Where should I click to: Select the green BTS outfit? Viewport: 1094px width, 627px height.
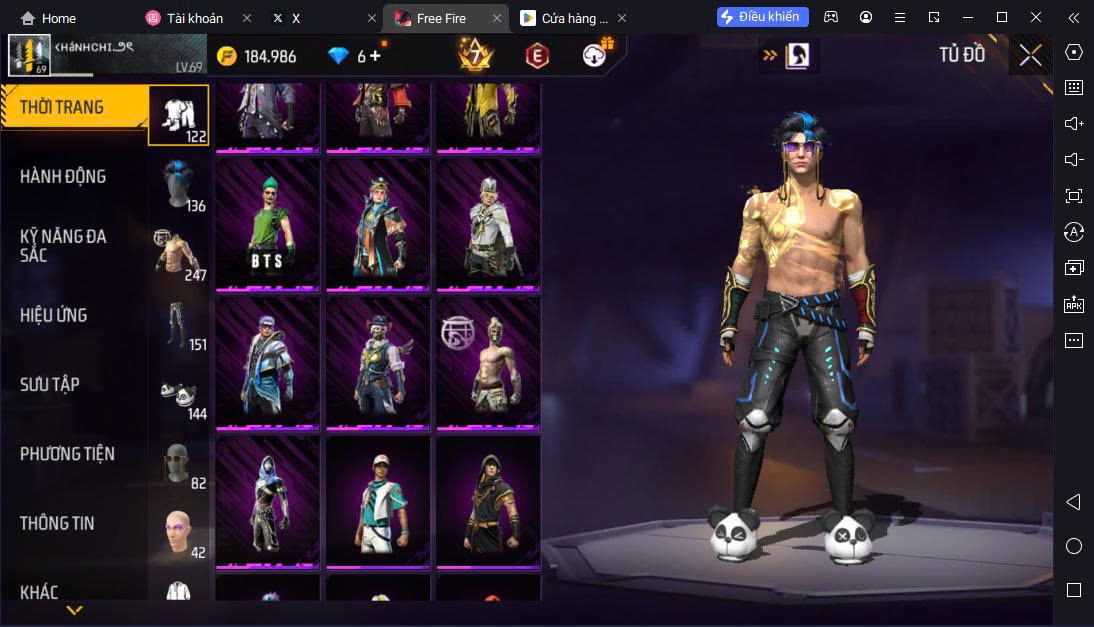pos(268,224)
